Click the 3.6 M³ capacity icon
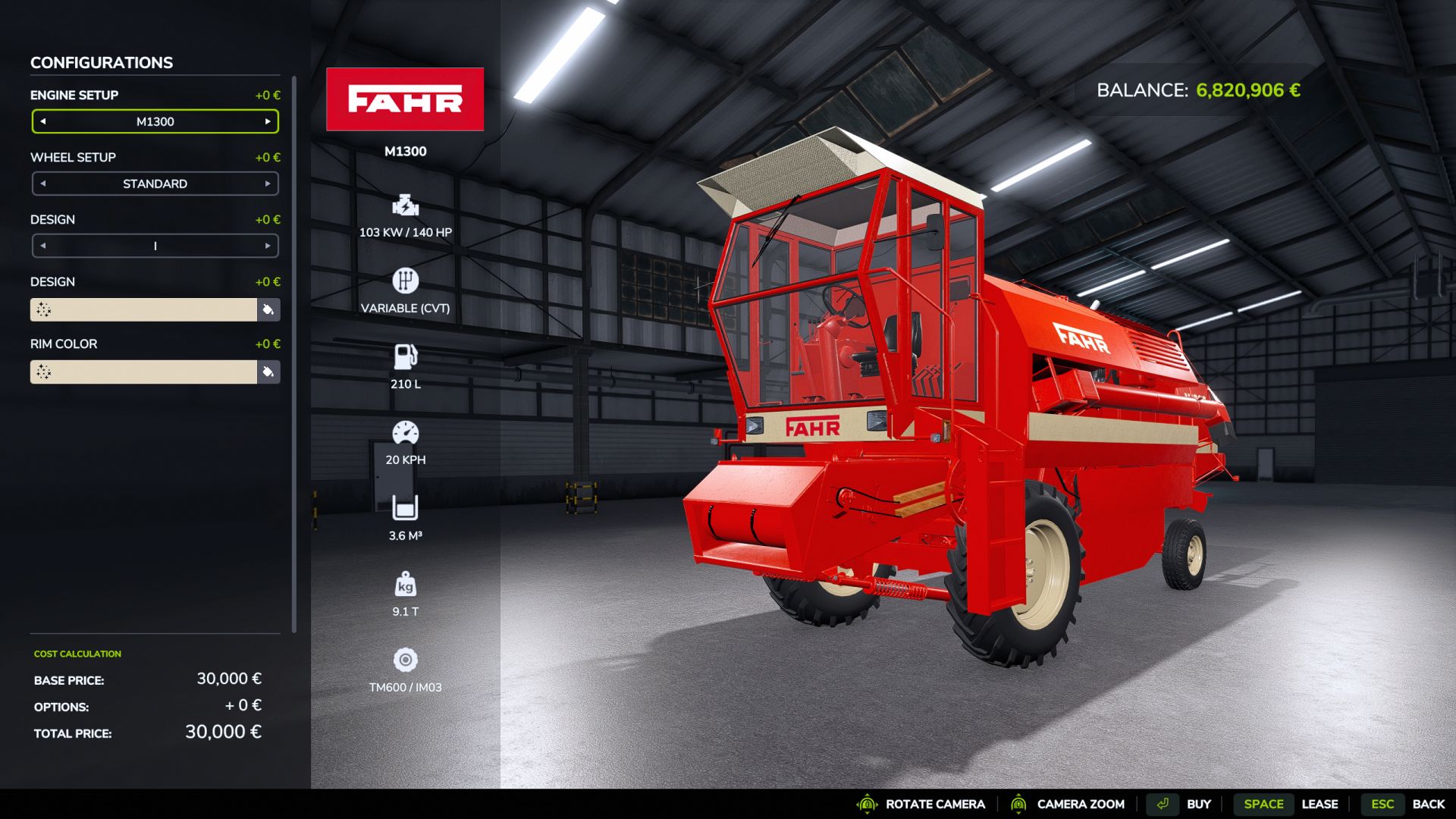This screenshot has height=819, width=1456. pyautogui.click(x=405, y=508)
